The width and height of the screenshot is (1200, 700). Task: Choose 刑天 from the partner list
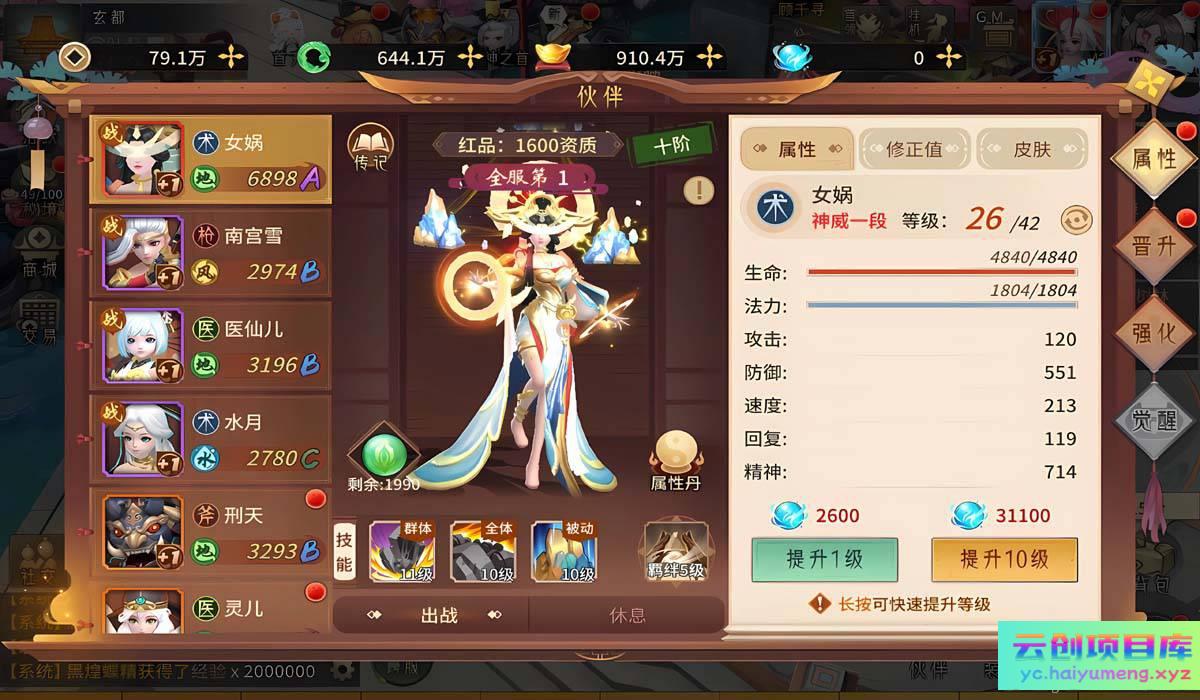click(210, 533)
